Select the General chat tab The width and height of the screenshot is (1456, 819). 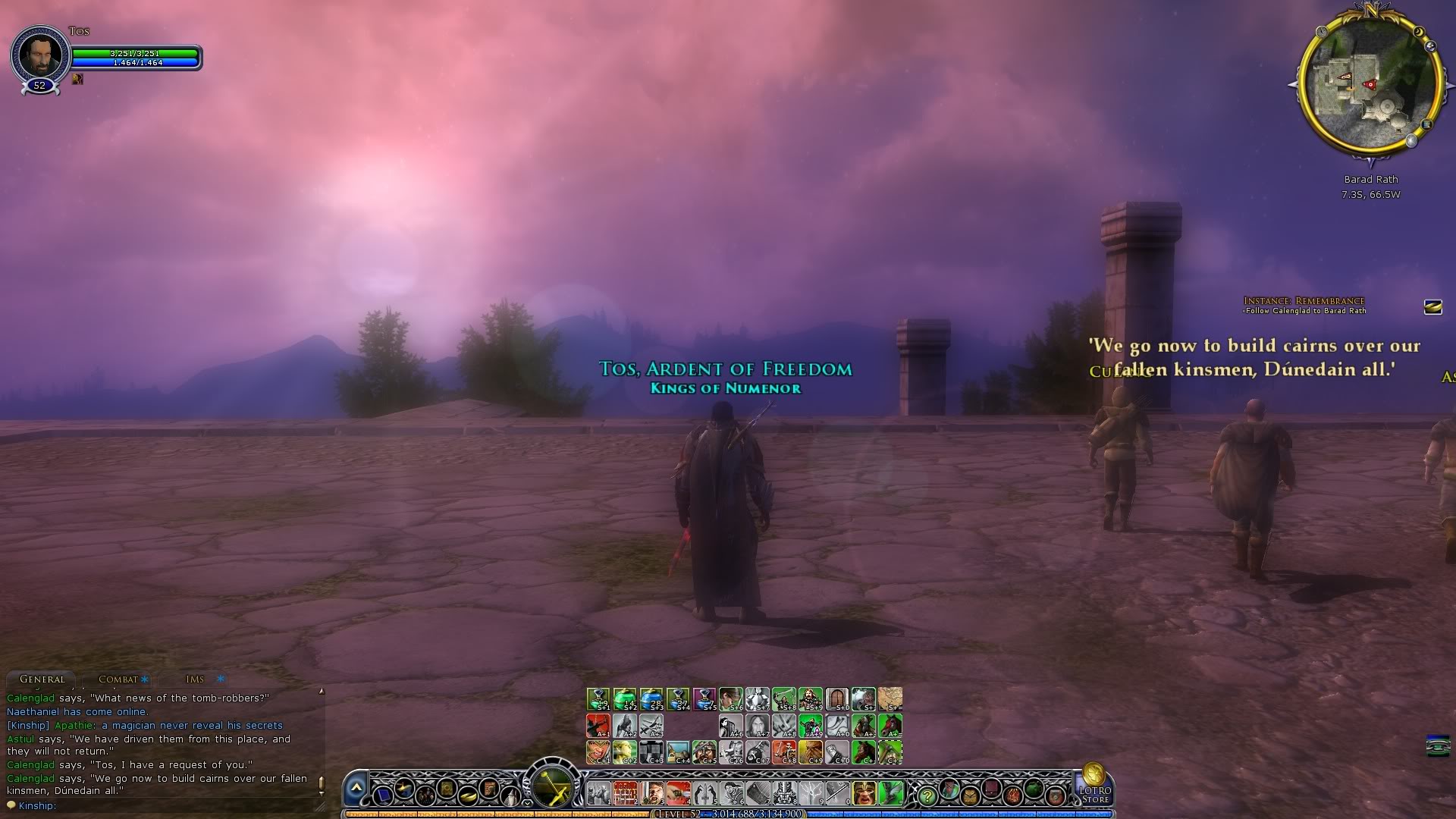click(42, 679)
